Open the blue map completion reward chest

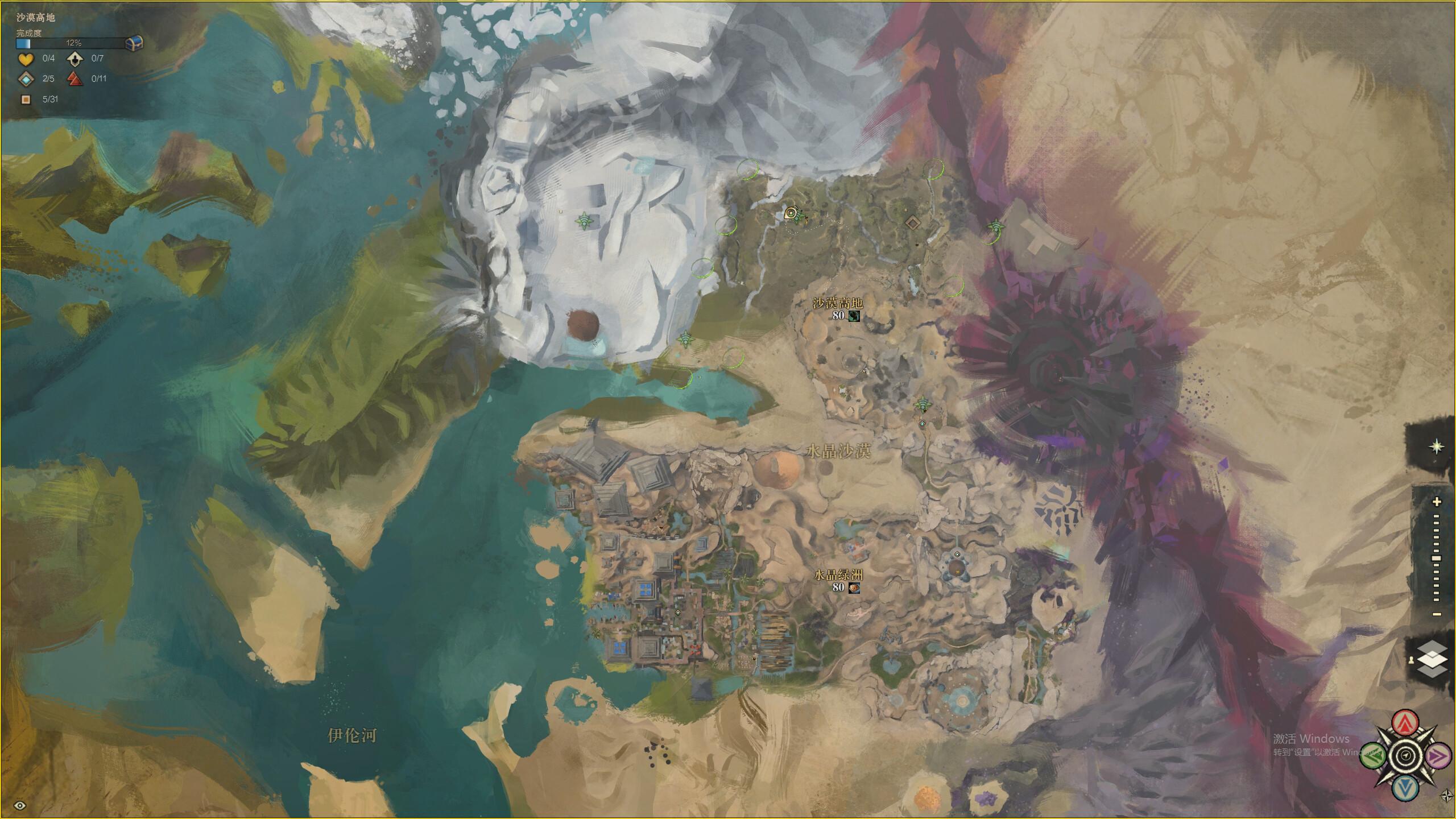tap(134, 43)
